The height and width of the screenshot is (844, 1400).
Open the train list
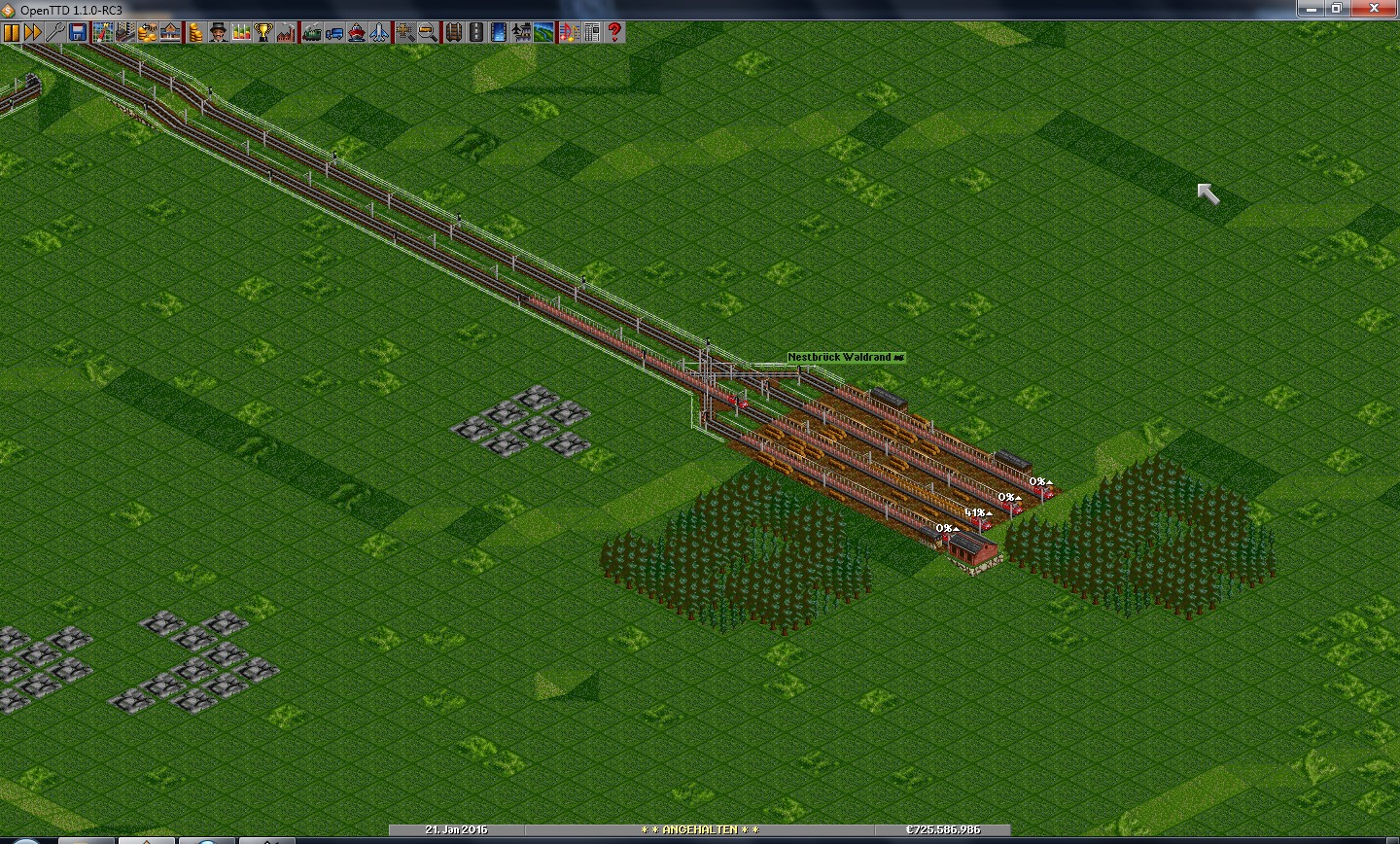[311, 32]
